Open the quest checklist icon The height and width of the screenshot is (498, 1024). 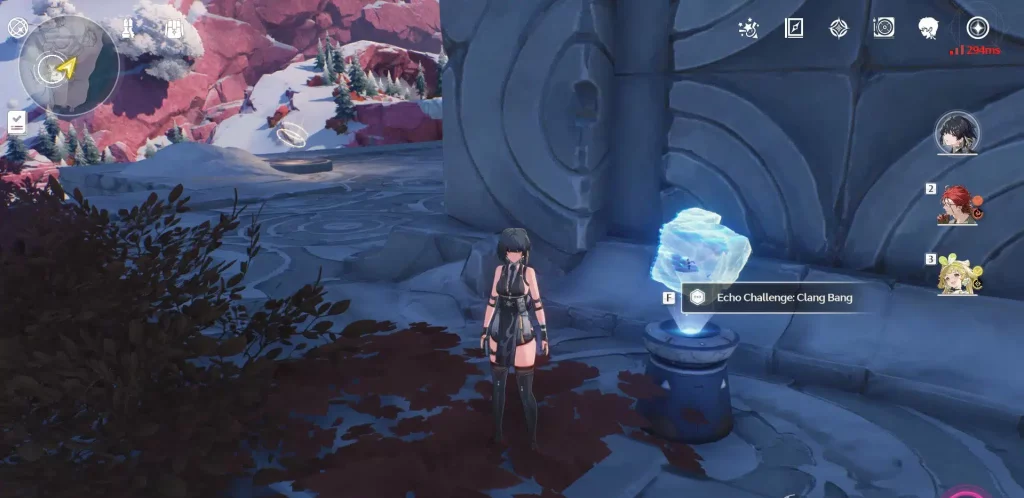(x=17, y=122)
